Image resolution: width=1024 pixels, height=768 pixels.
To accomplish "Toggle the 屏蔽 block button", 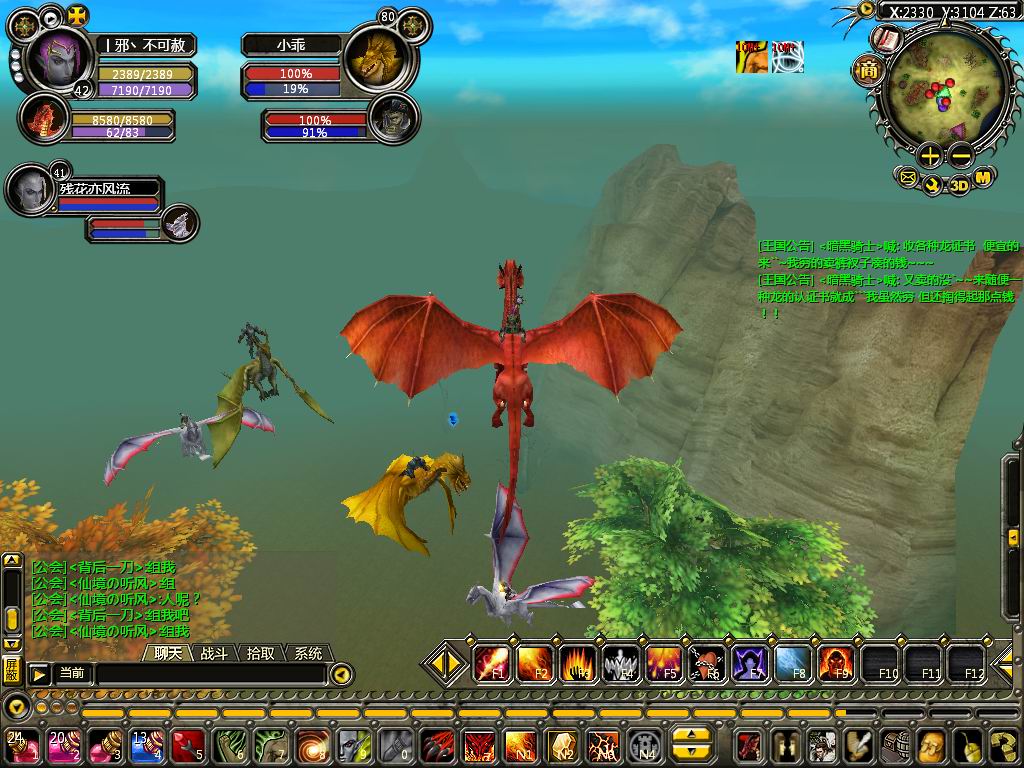I will coord(11,671).
